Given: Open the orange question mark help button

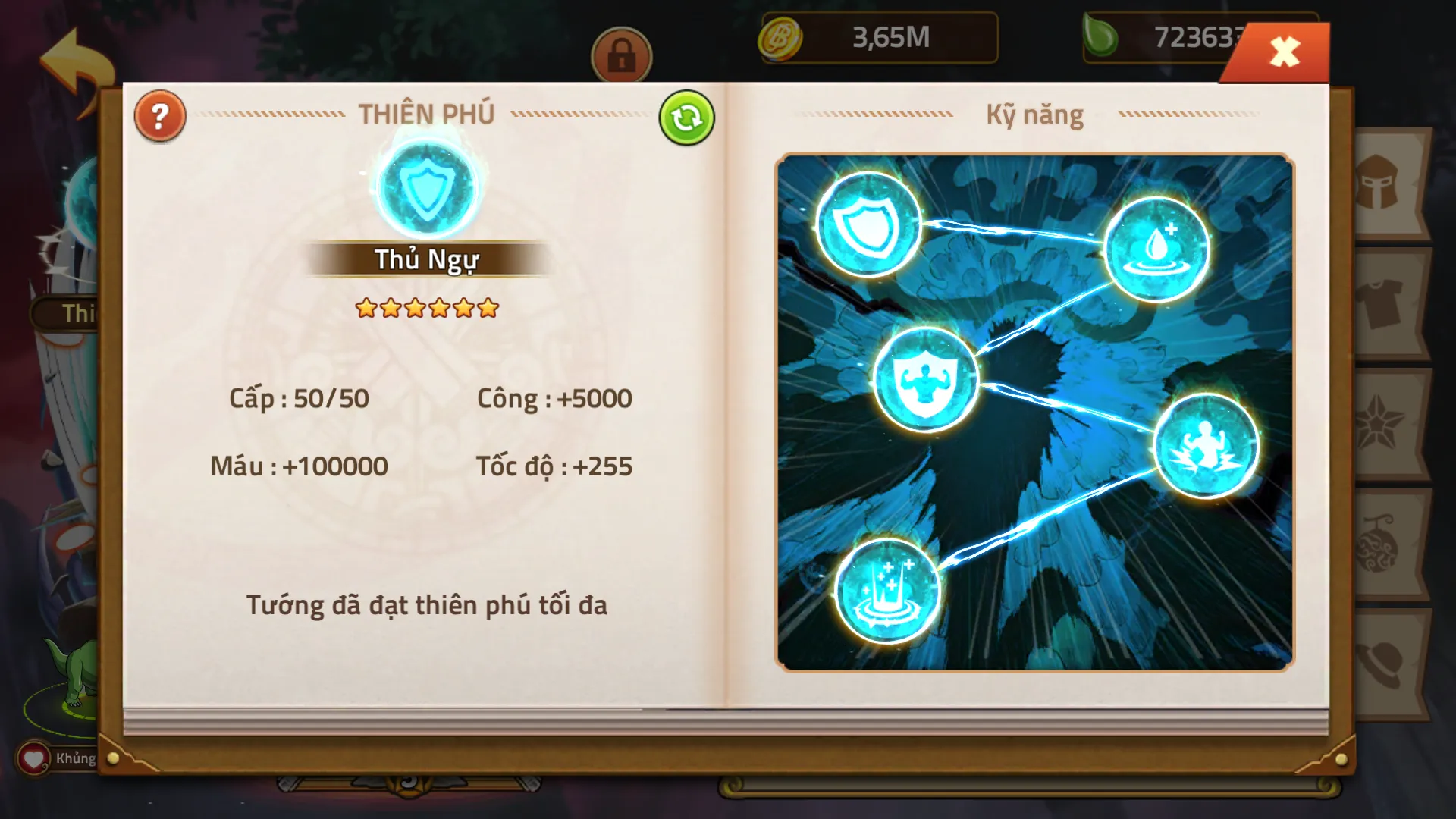Looking at the screenshot, I should click(x=158, y=115).
